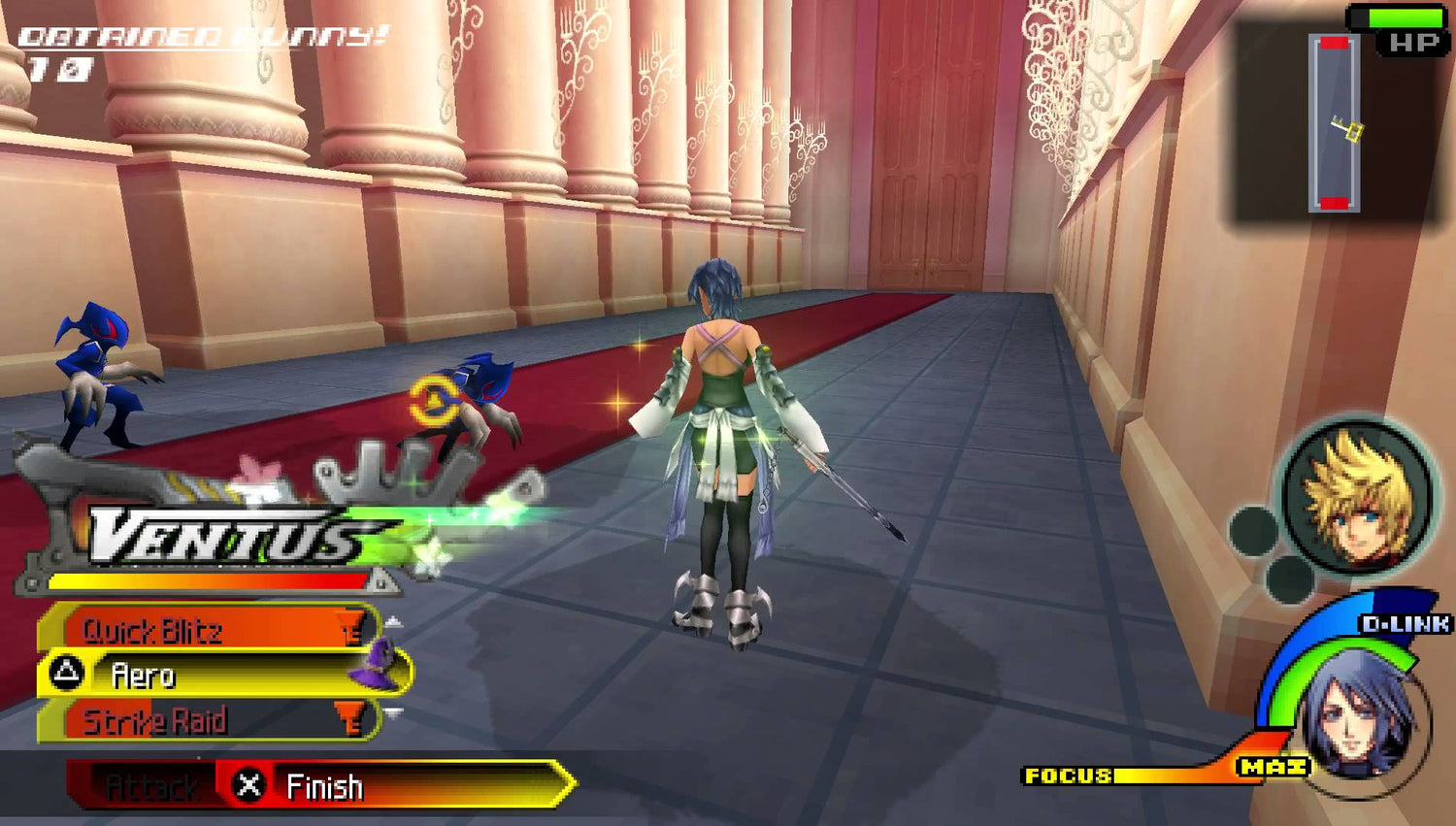Select the Quick Blitz command
Viewport: 1456px width, 826px height.
pyautogui.click(x=155, y=630)
